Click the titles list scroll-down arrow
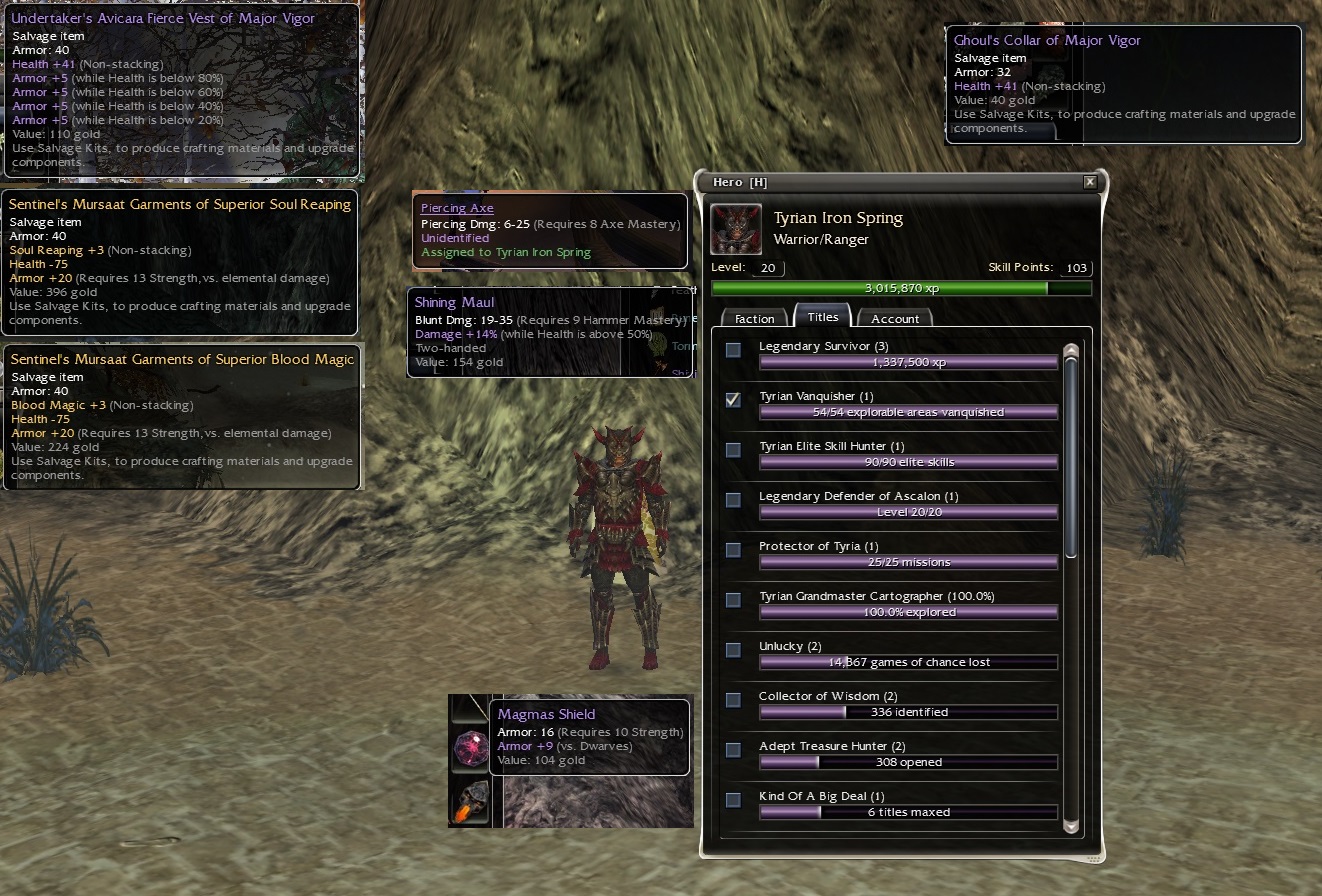1322x896 pixels. point(1071,826)
